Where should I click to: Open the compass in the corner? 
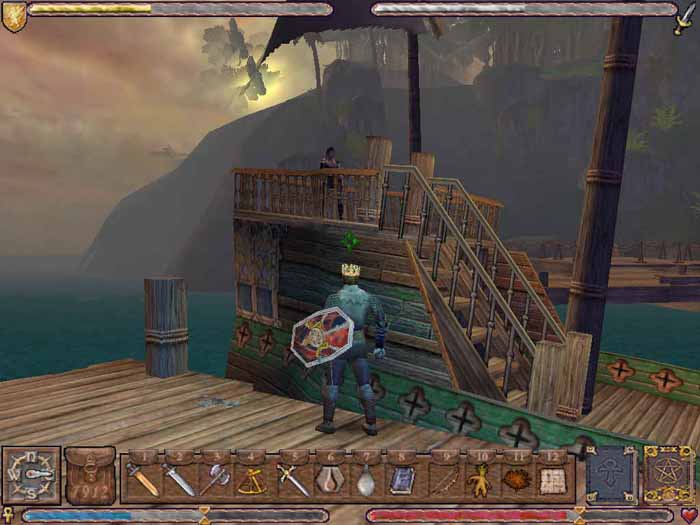point(30,474)
